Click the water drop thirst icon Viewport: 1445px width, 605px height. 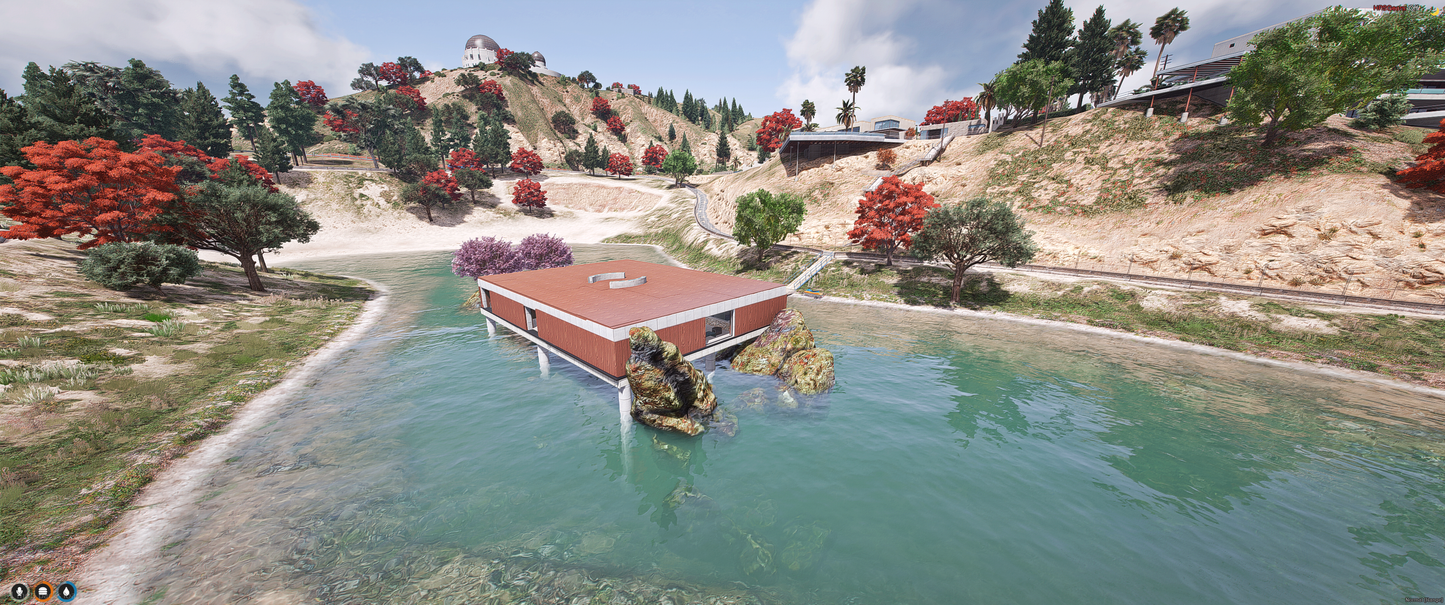67,591
